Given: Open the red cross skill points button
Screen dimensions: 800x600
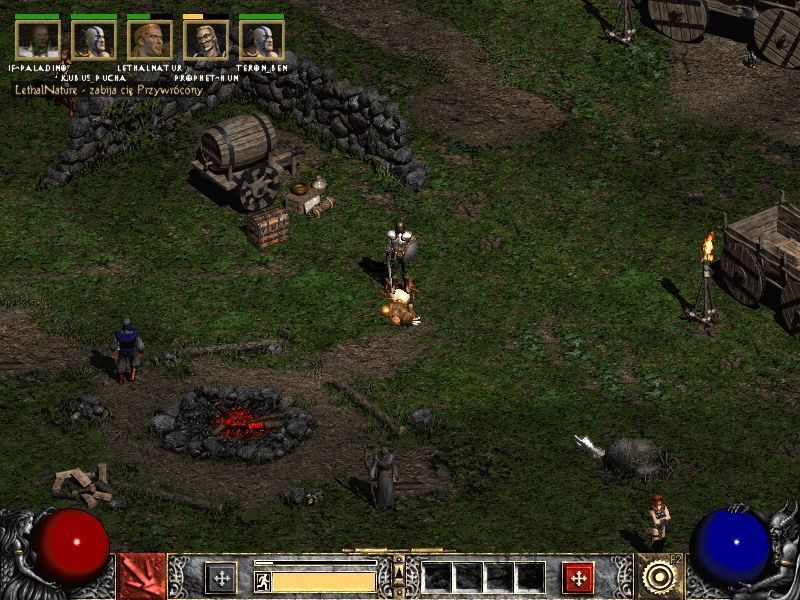Looking at the screenshot, I should click(x=578, y=577).
